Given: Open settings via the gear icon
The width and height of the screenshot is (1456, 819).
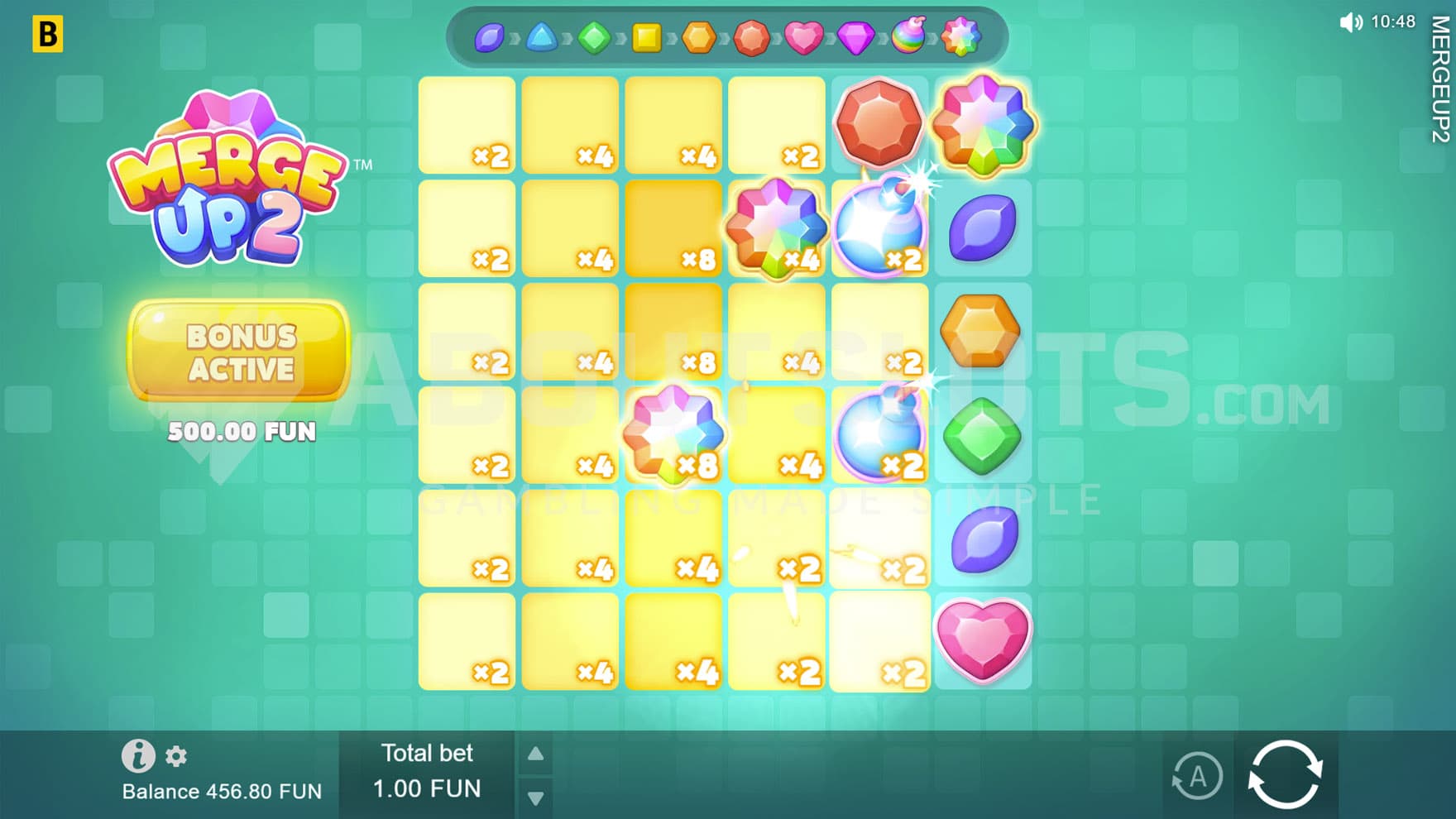Looking at the screenshot, I should [176, 756].
